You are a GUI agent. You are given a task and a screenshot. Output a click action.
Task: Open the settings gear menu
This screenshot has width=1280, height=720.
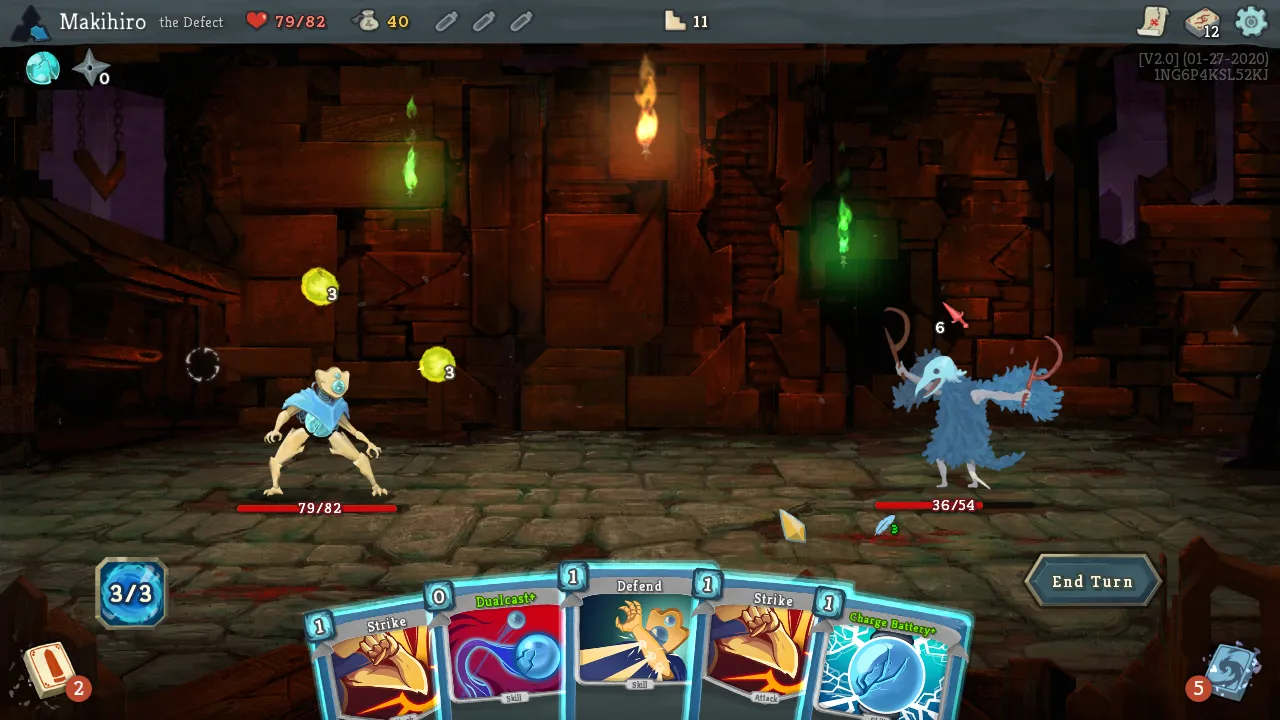[1250, 21]
